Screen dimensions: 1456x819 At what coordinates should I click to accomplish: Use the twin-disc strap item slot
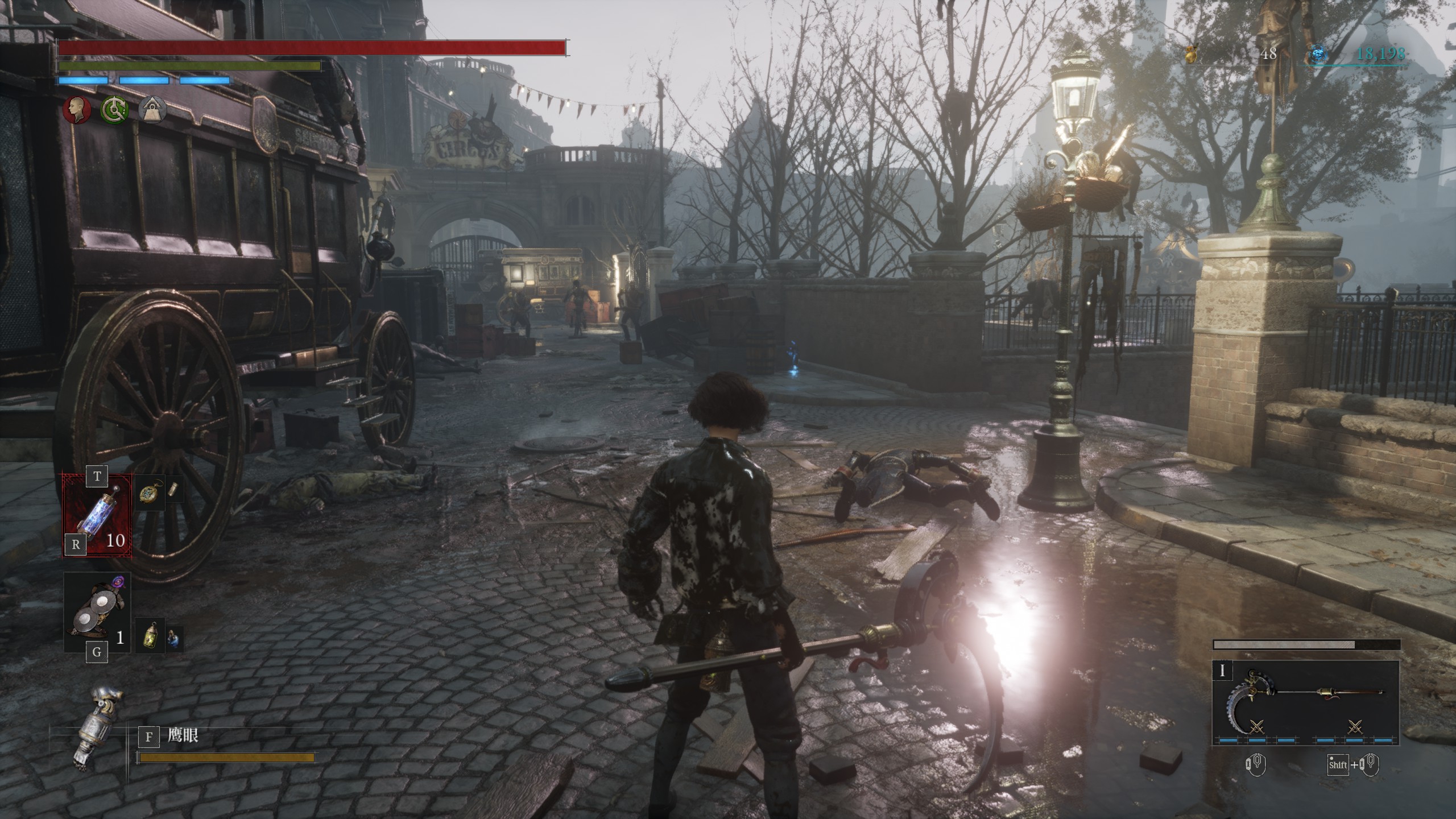click(x=97, y=613)
